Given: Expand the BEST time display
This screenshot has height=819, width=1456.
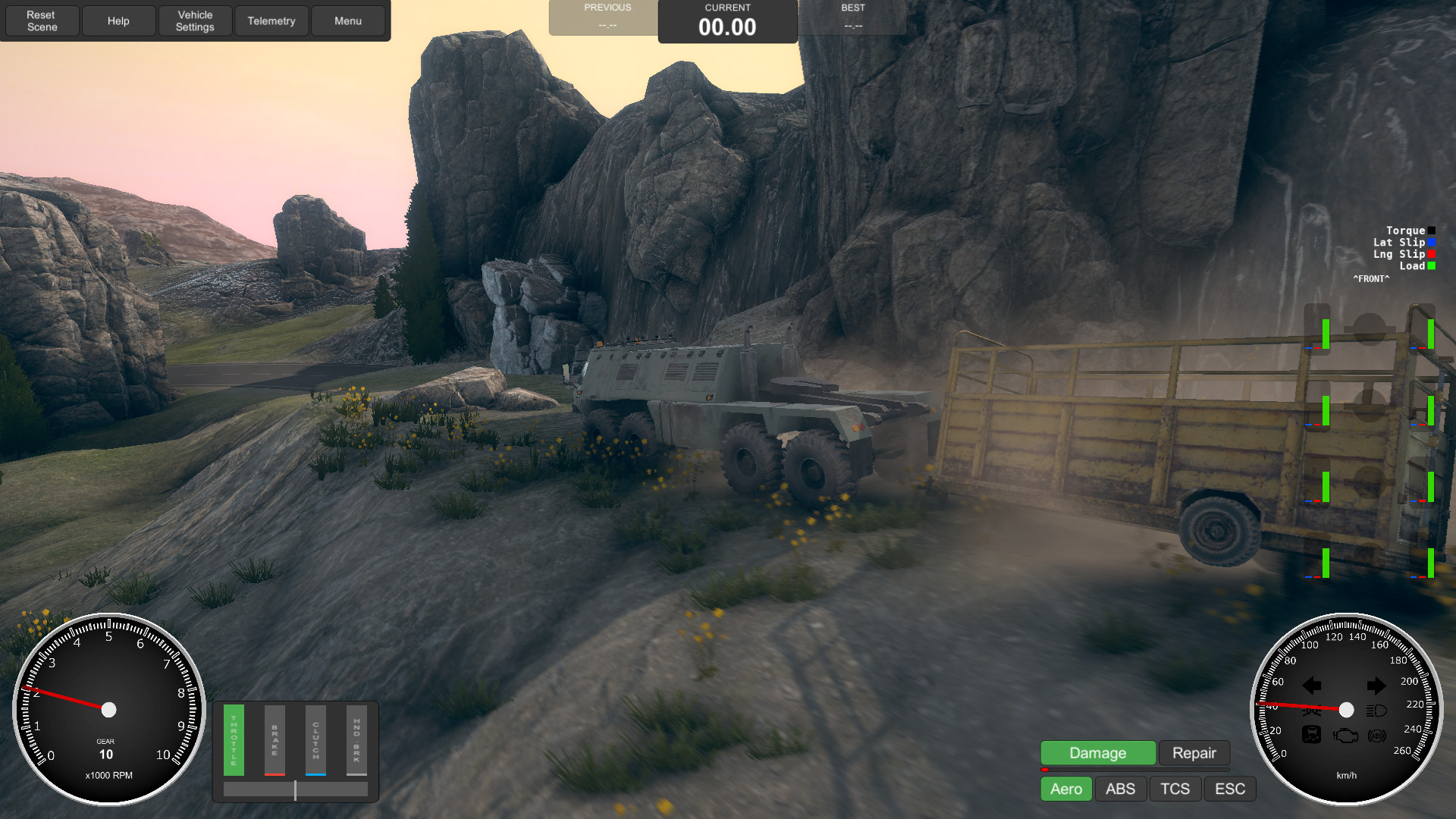Looking at the screenshot, I should coord(852,18).
